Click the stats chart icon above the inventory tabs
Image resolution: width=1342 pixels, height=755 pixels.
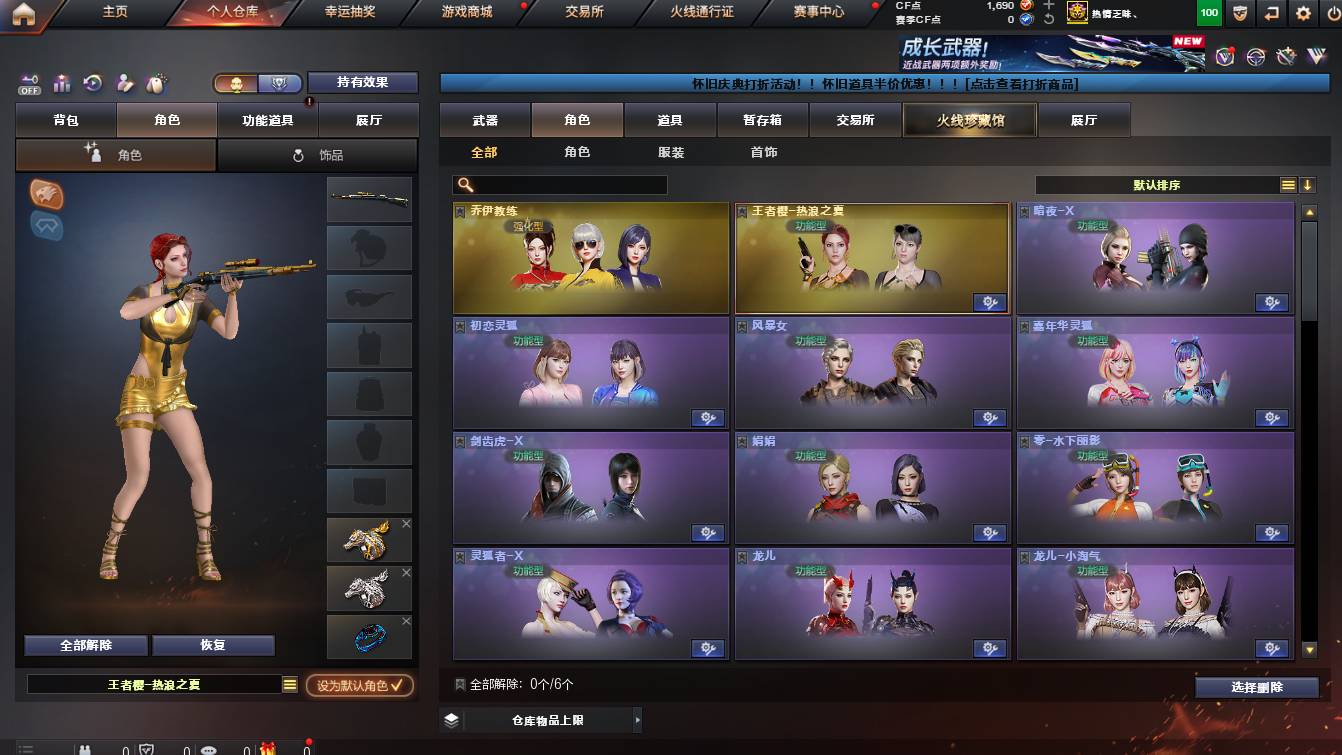[x=61, y=82]
